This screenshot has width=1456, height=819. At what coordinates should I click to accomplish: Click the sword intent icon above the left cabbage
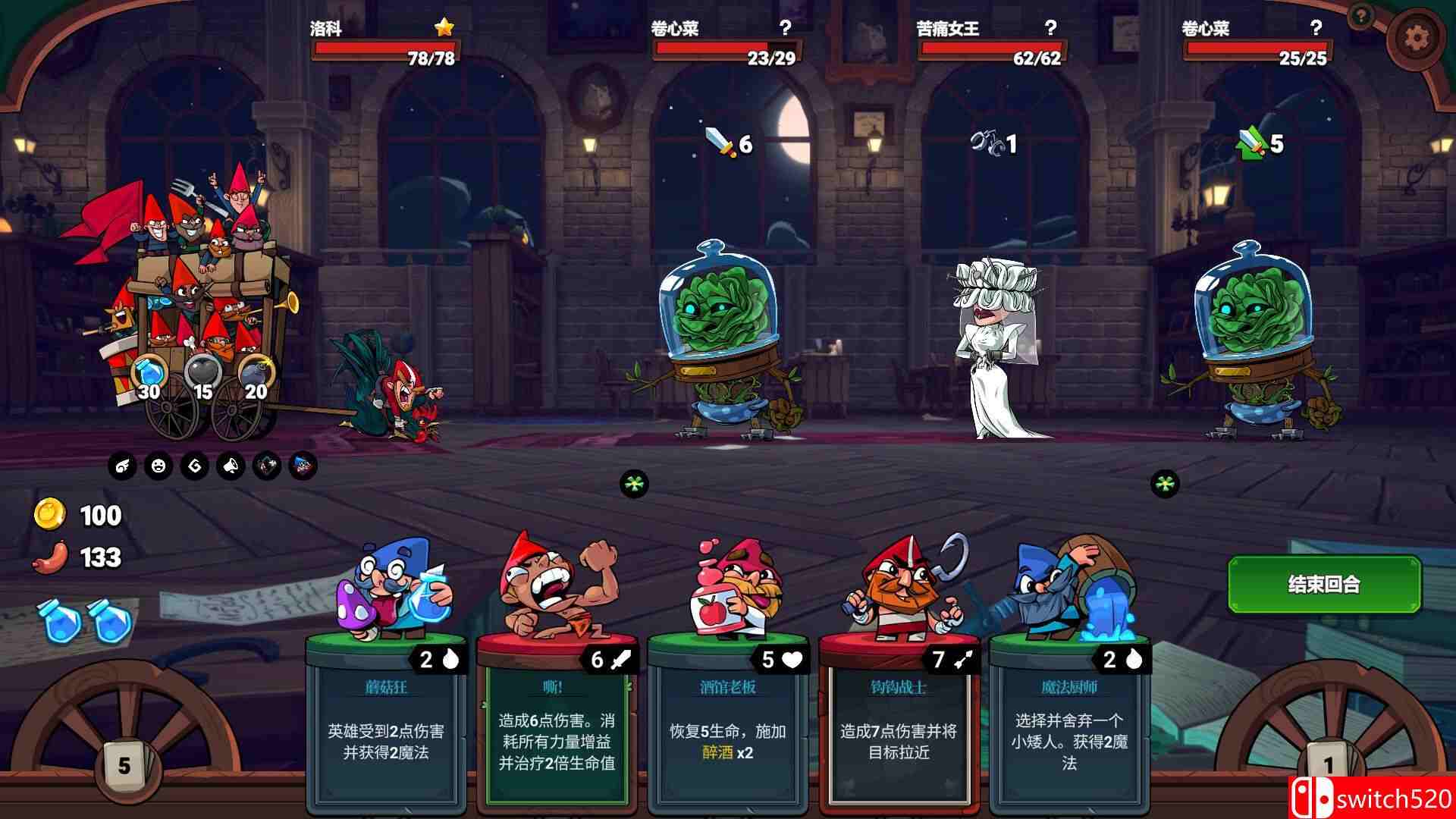pos(718,141)
